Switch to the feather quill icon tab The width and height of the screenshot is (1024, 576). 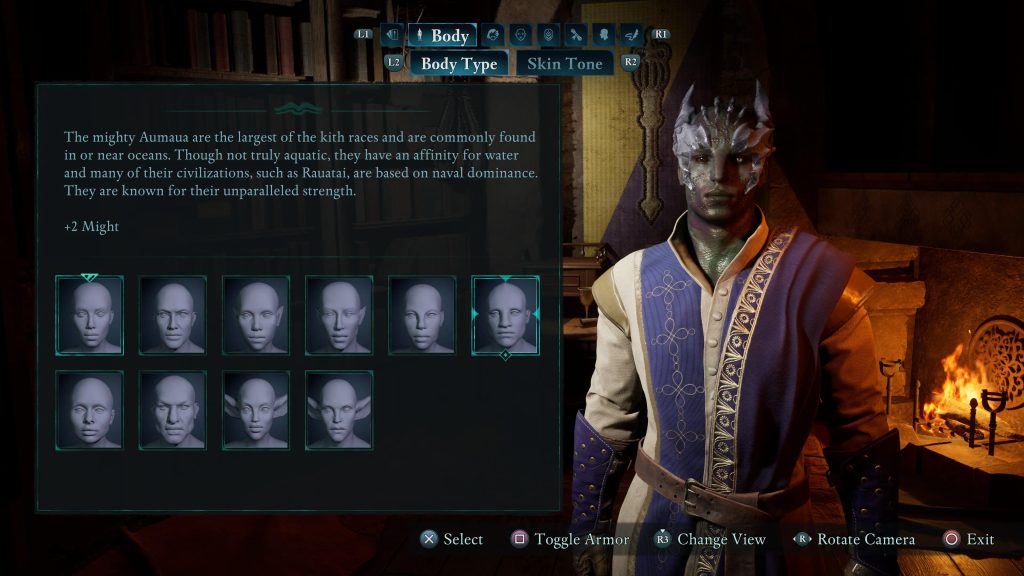[x=631, y=36]
